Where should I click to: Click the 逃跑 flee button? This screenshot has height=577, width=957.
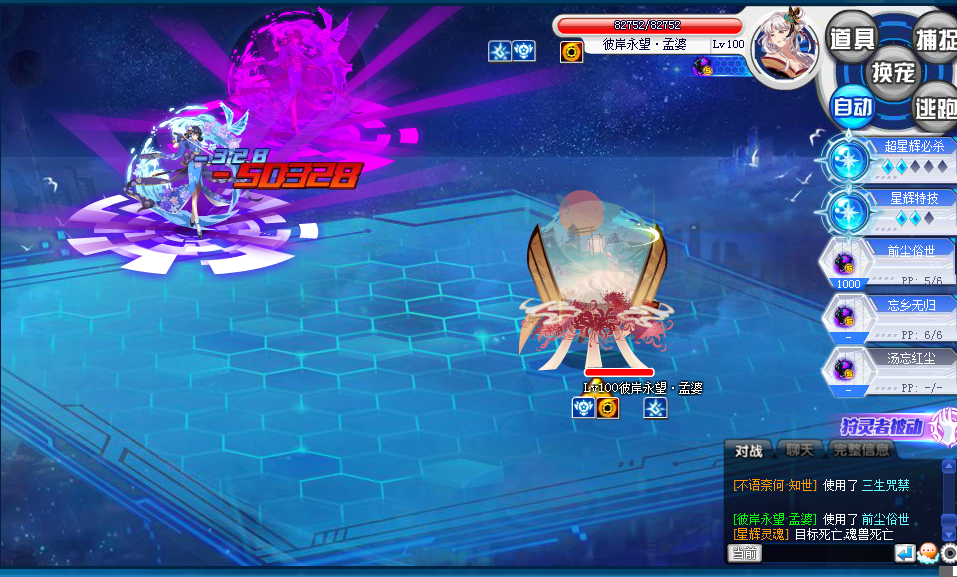coord(937,106)
